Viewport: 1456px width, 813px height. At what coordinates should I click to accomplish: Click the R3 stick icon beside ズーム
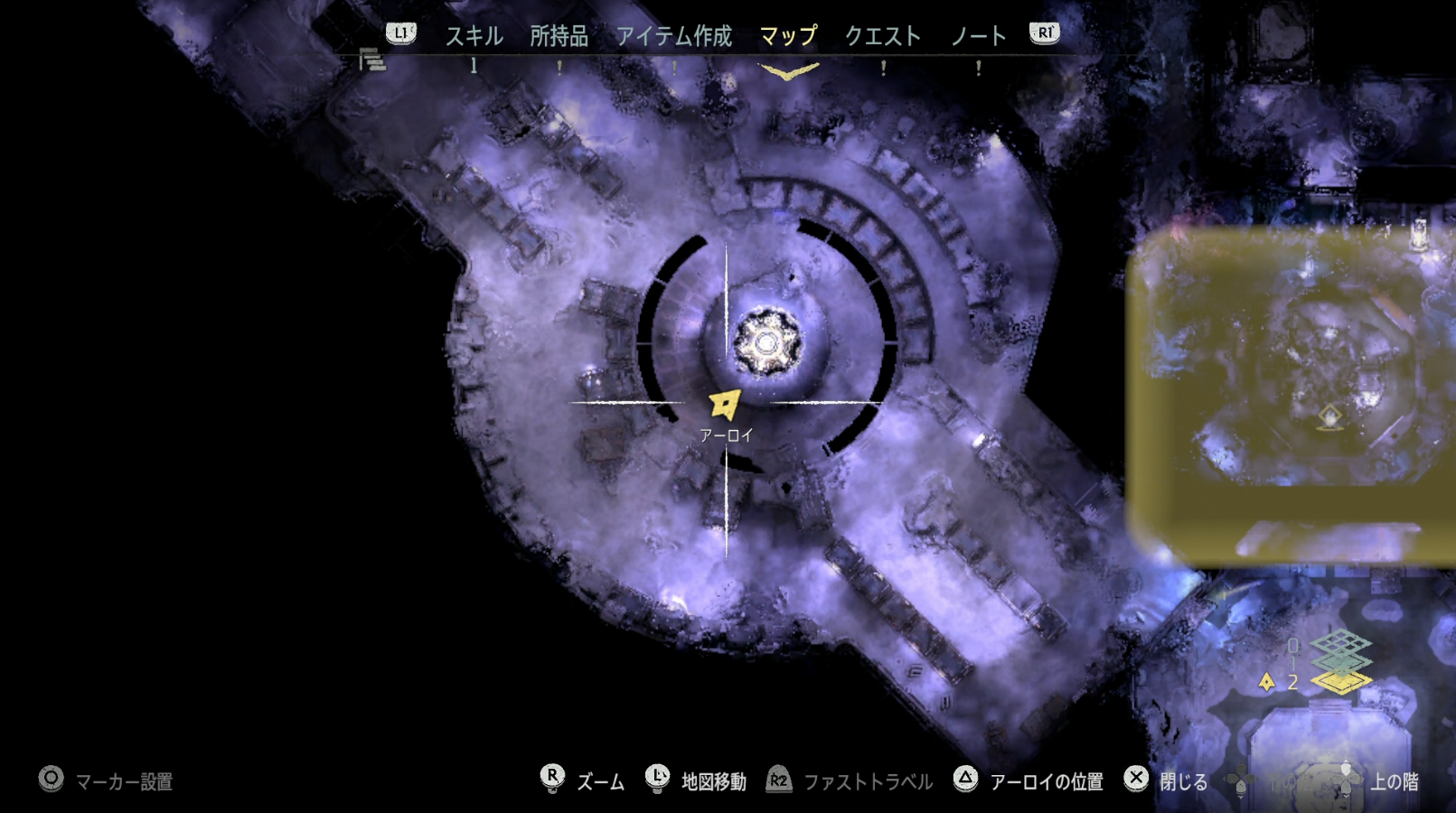tap(551, 778)
